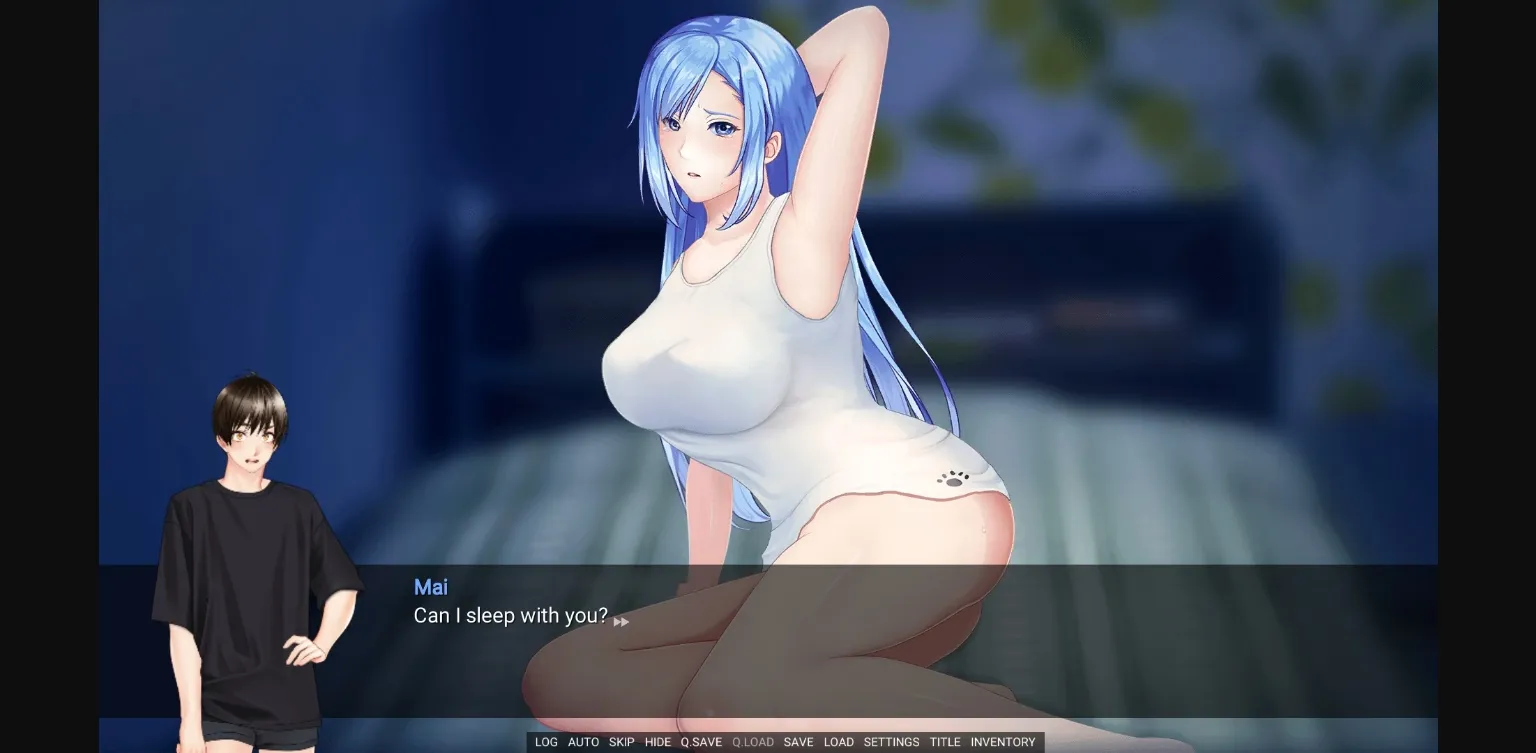The width and height of the screenshot is (1536, 753).
Task: HIDE the dialogue textbox
Action: coord(658,742)
